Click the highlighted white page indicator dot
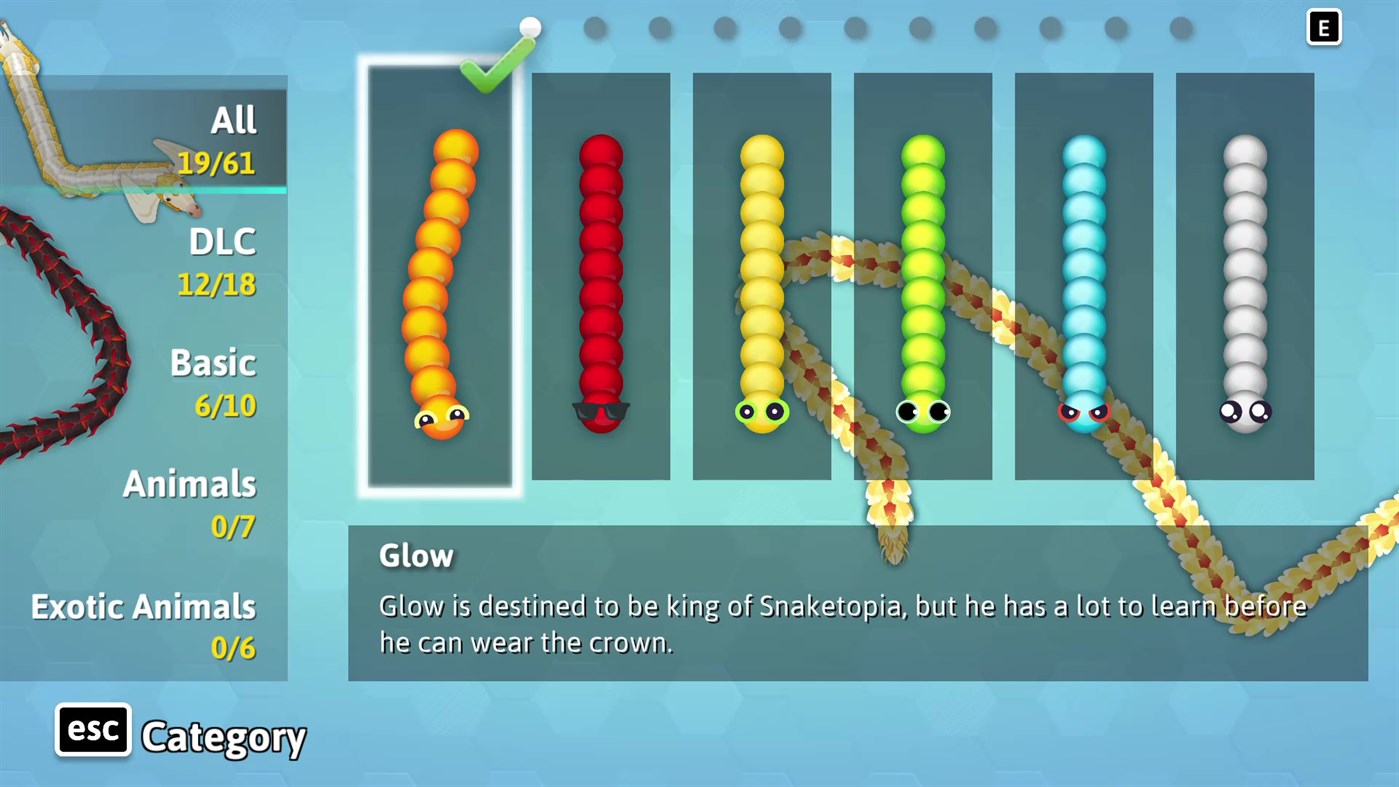The width and height of the screenshot is (1399, 787). pyautogui.click(x=530, y=28)
